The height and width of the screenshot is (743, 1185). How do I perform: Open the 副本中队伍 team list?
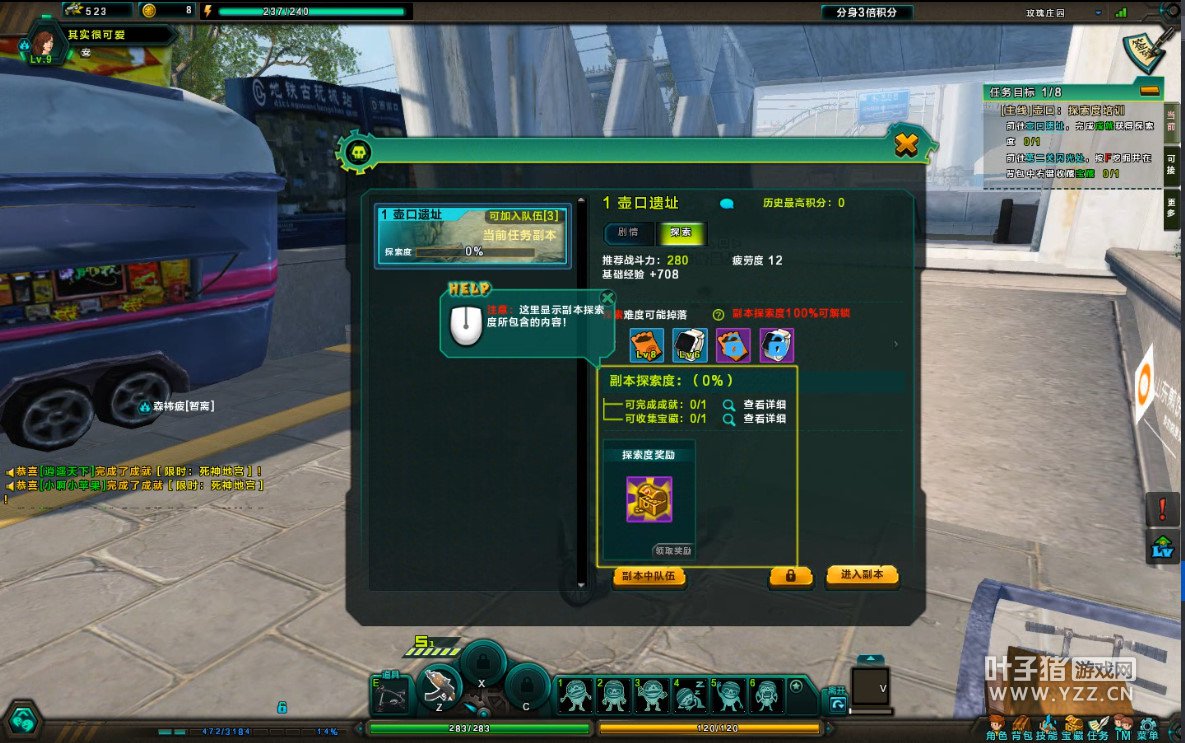(x=649, y=576)
